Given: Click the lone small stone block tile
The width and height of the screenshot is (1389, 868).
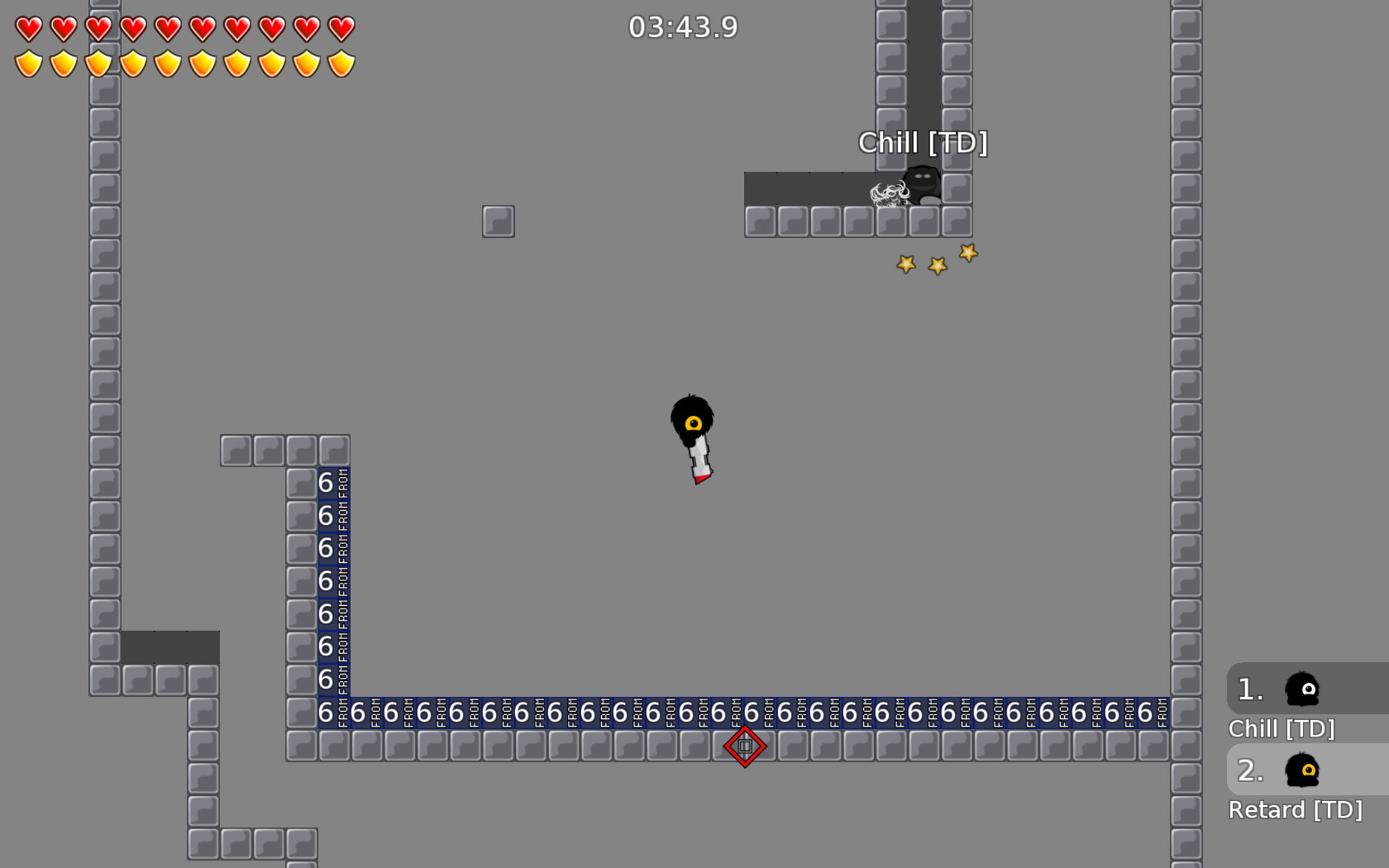Looking at the screenshot, I should coord(498,221).
